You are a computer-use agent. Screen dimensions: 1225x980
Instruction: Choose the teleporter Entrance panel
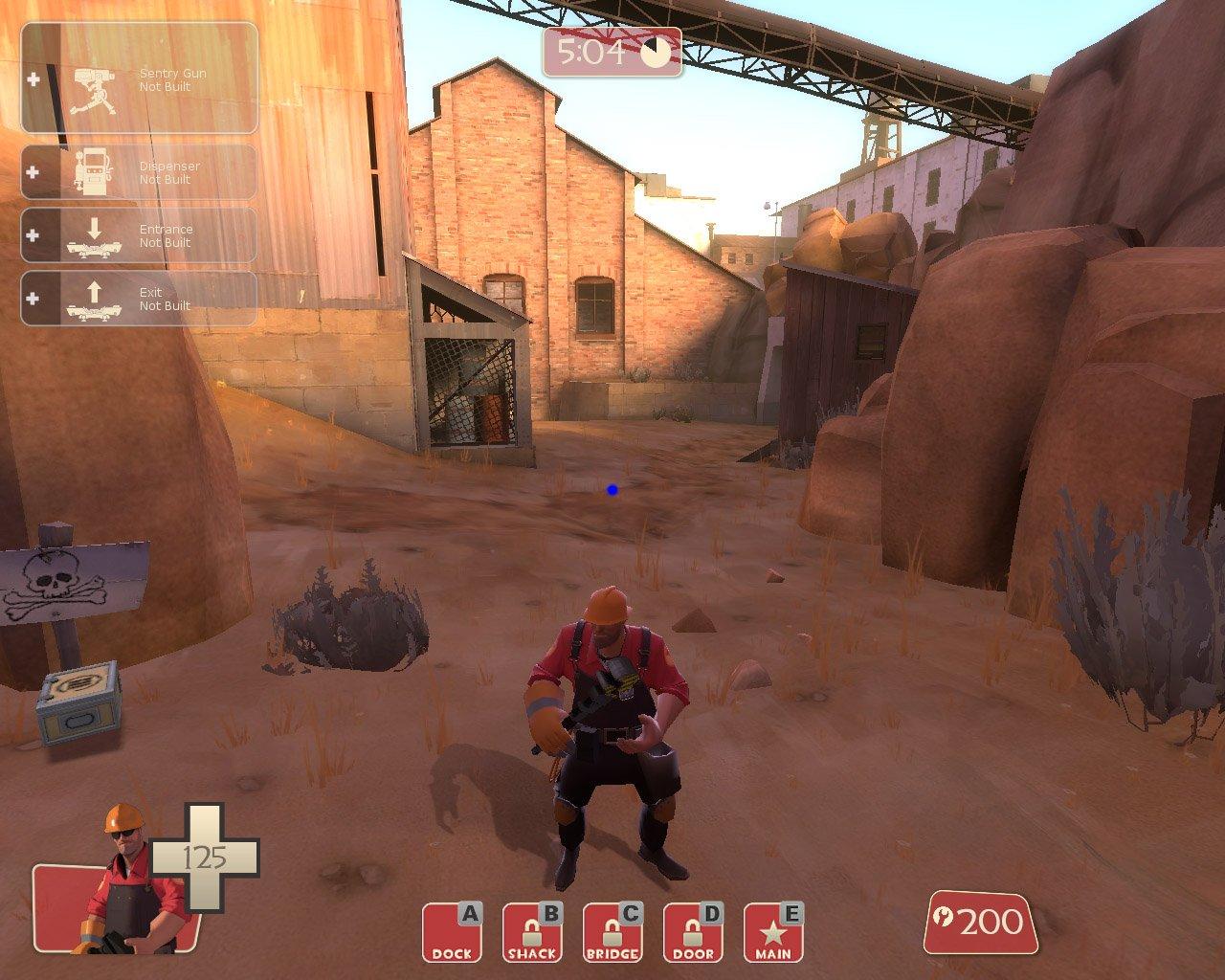[x=140, y=235]
